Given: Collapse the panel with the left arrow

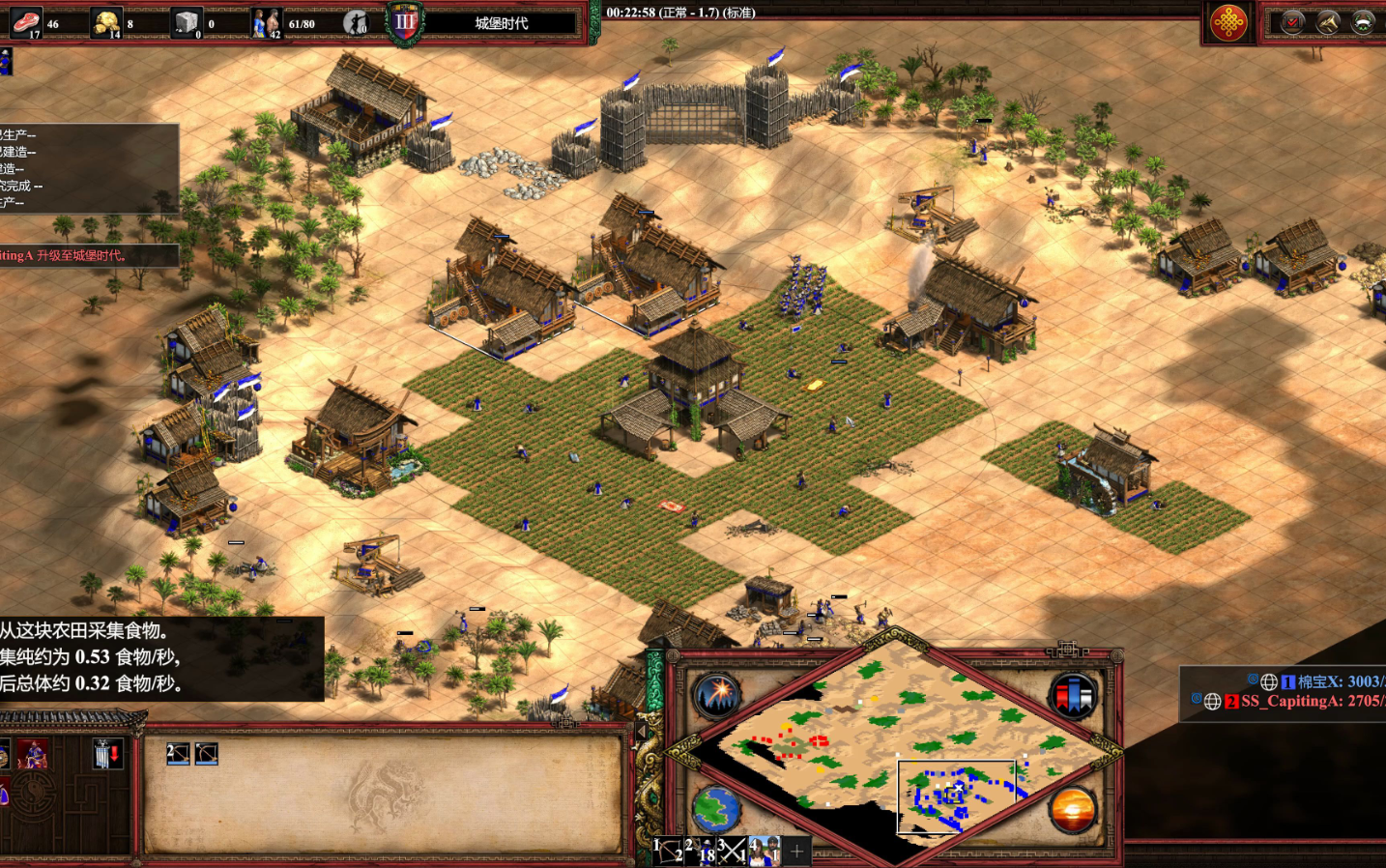Looking at the screenshot, I should (641, 732).
